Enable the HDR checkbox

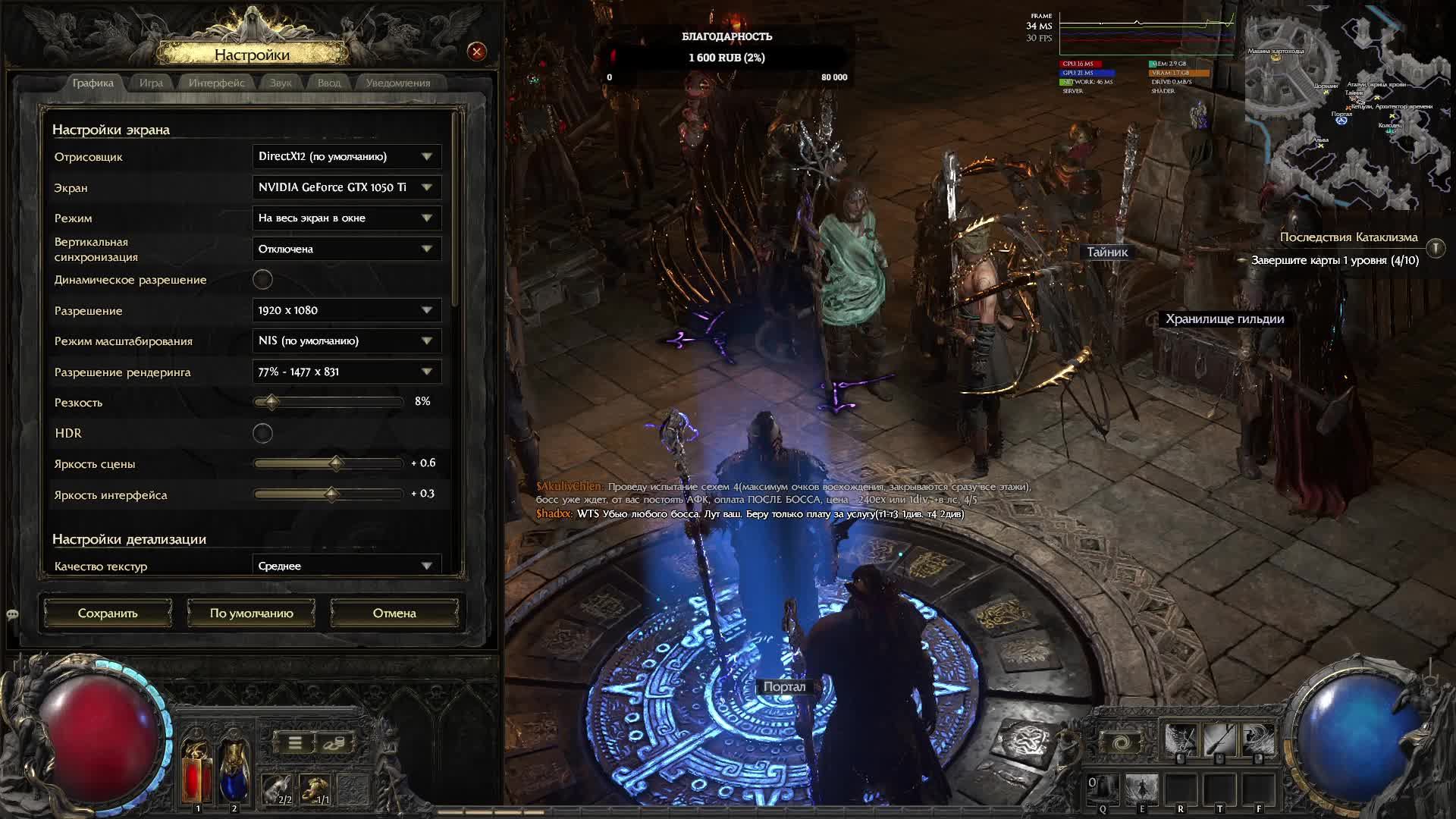click(x=262, y=434)
